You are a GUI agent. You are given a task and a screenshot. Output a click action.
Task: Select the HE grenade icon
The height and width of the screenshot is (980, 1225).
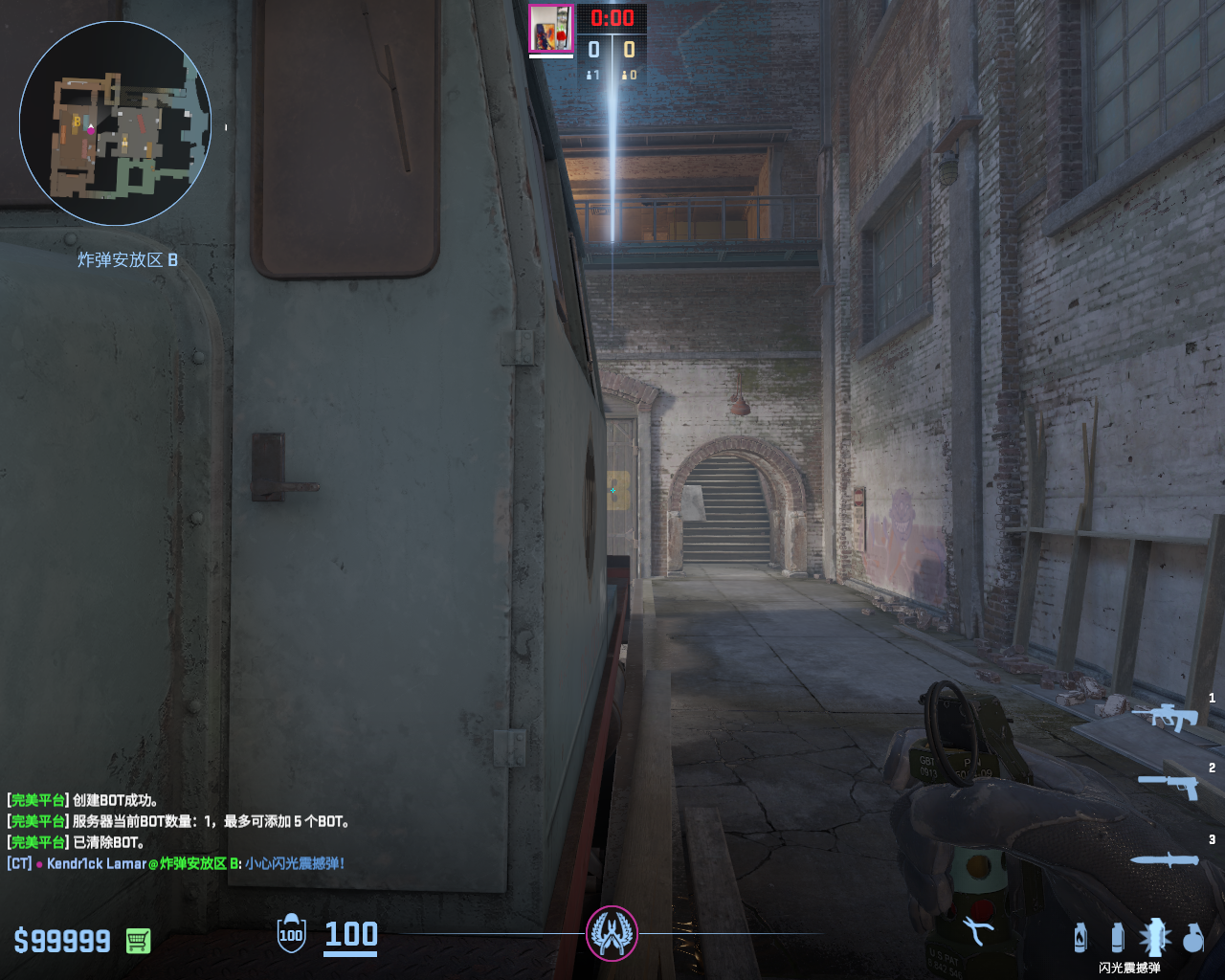[1192, 938]
